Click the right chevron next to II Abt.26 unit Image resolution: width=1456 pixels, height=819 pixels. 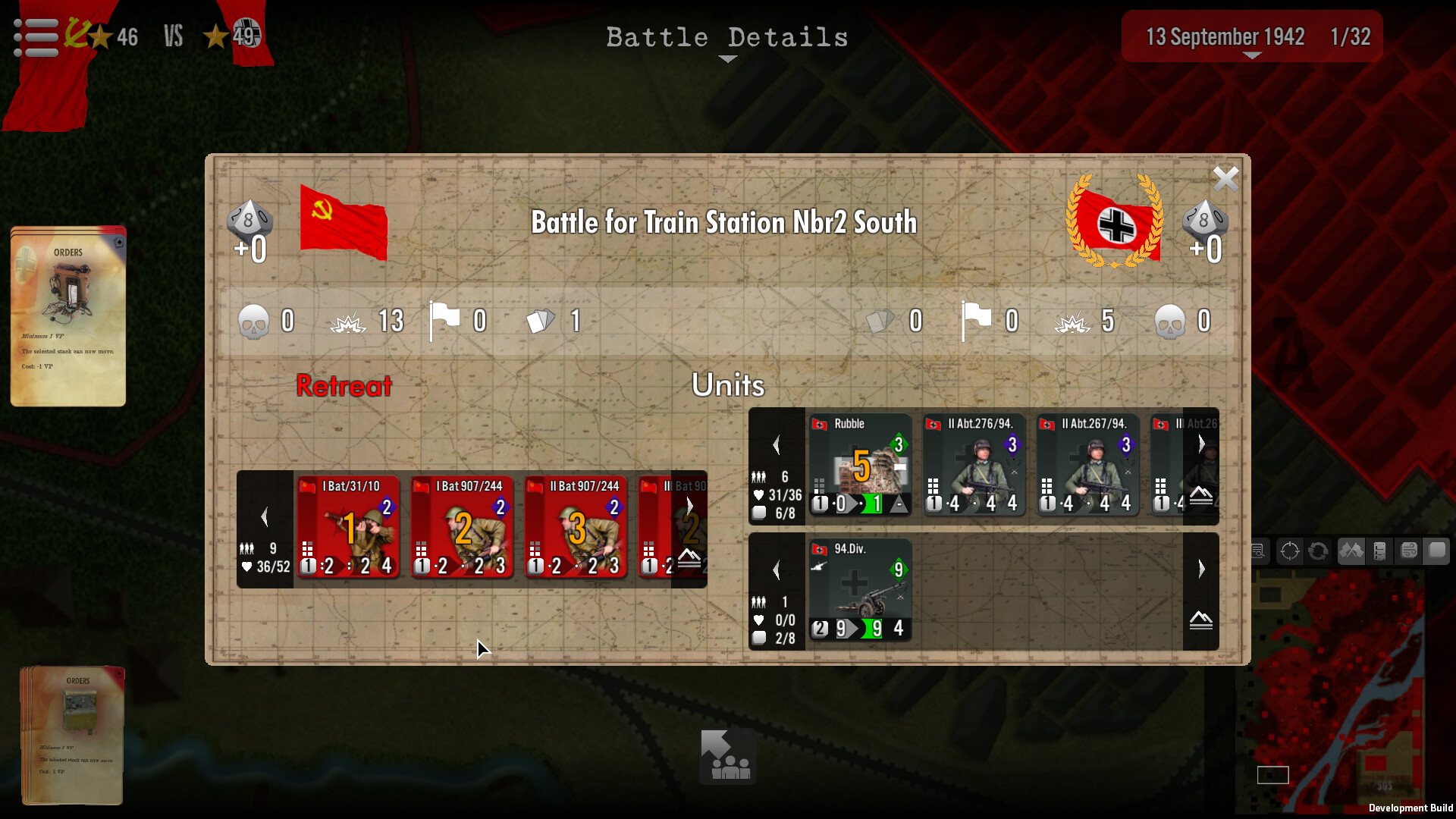point(1200,444)
